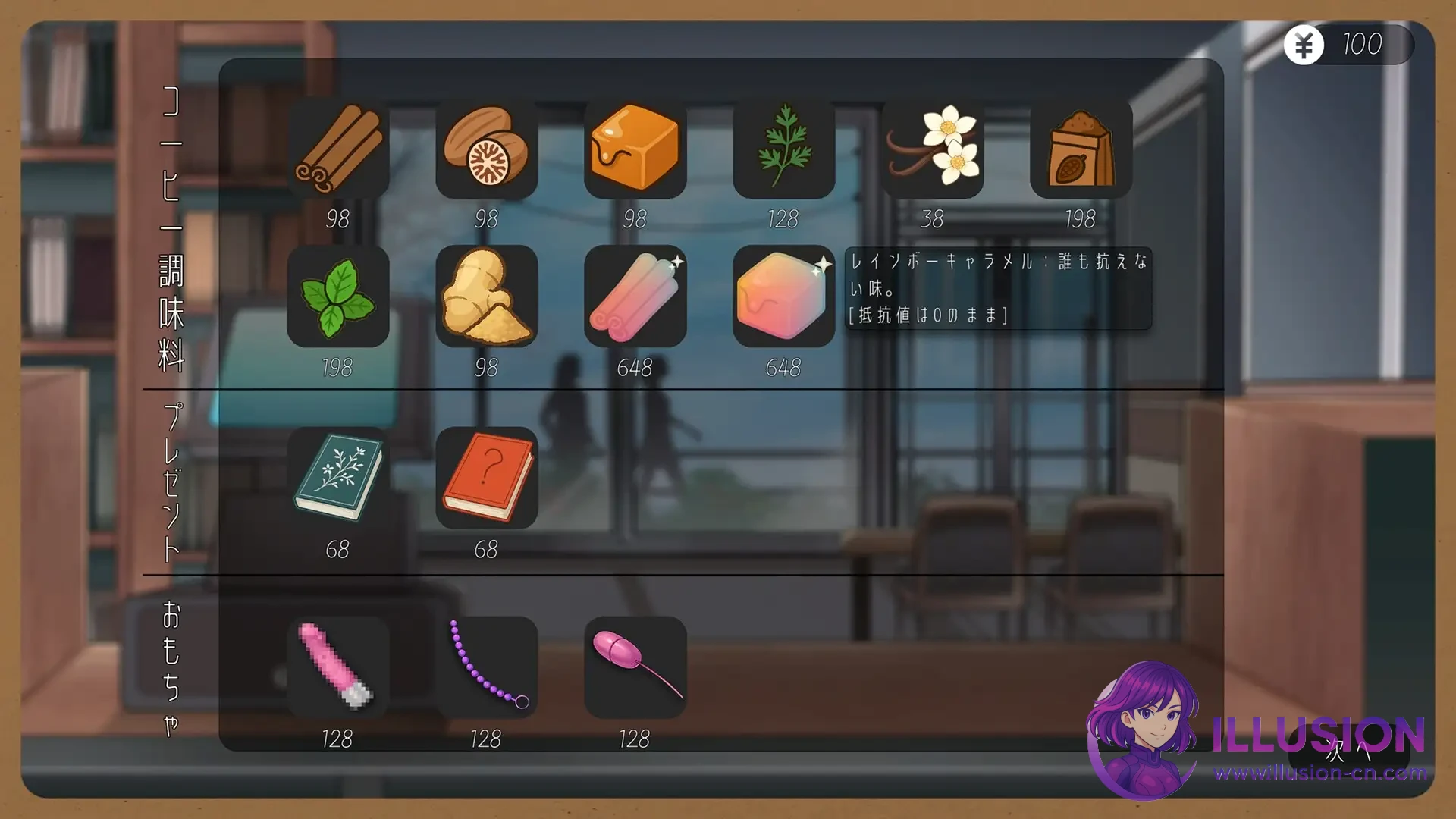Select the cinnamon sticks priced at 98

(x=339, y=149)
